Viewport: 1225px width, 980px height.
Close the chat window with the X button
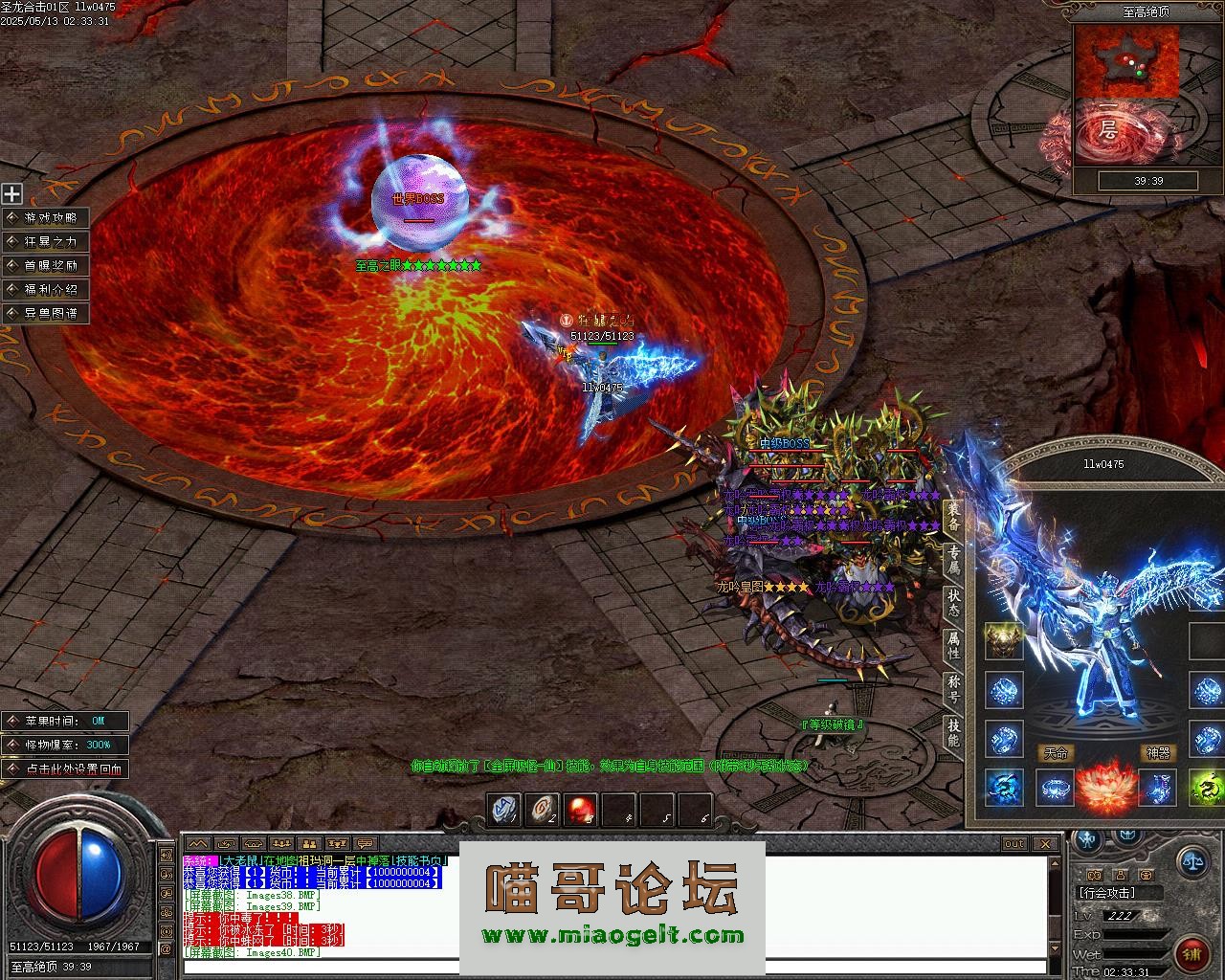click(x=1046, y=843)
